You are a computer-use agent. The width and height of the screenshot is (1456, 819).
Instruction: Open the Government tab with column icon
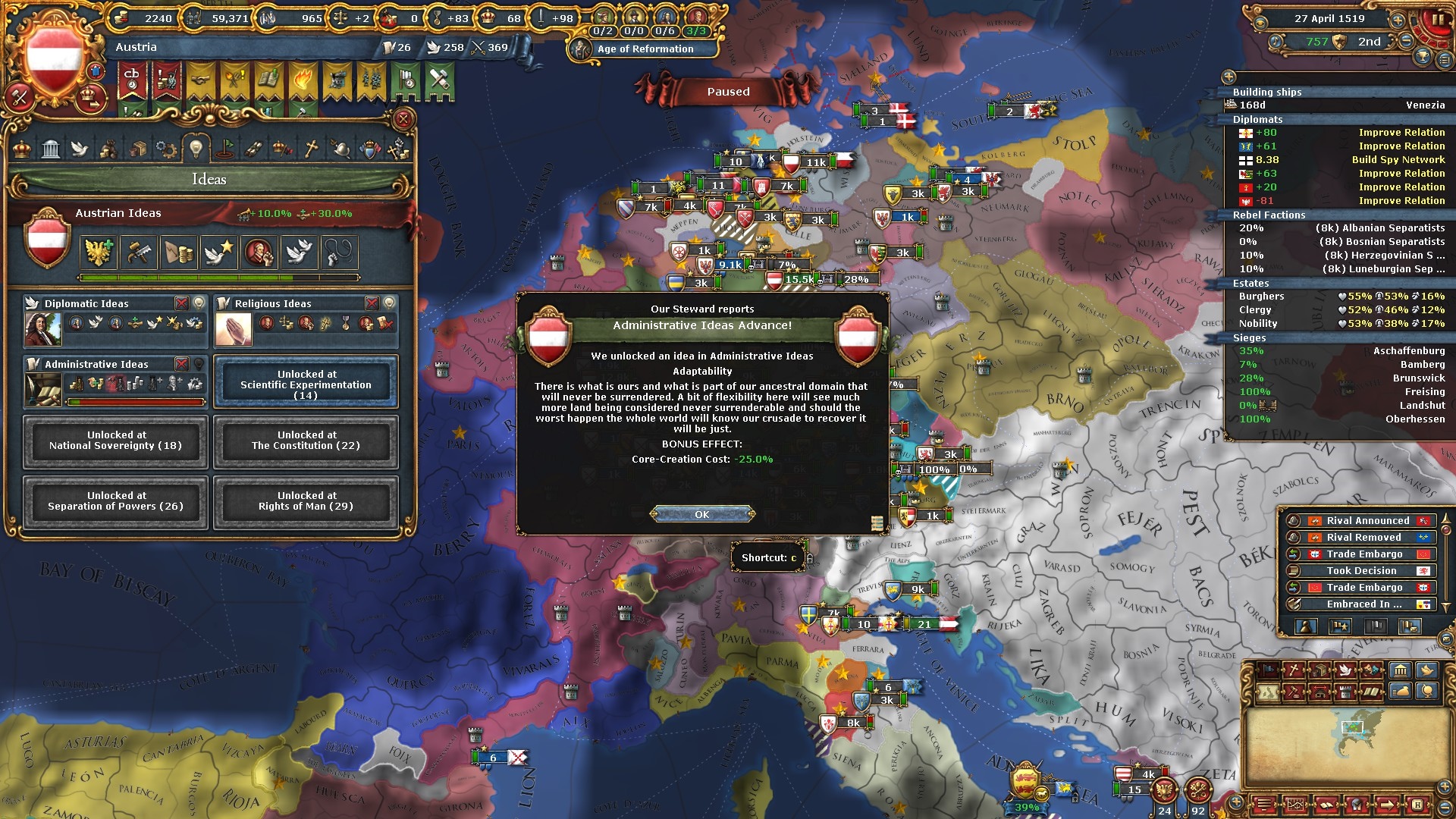click(x=51, y=149)
